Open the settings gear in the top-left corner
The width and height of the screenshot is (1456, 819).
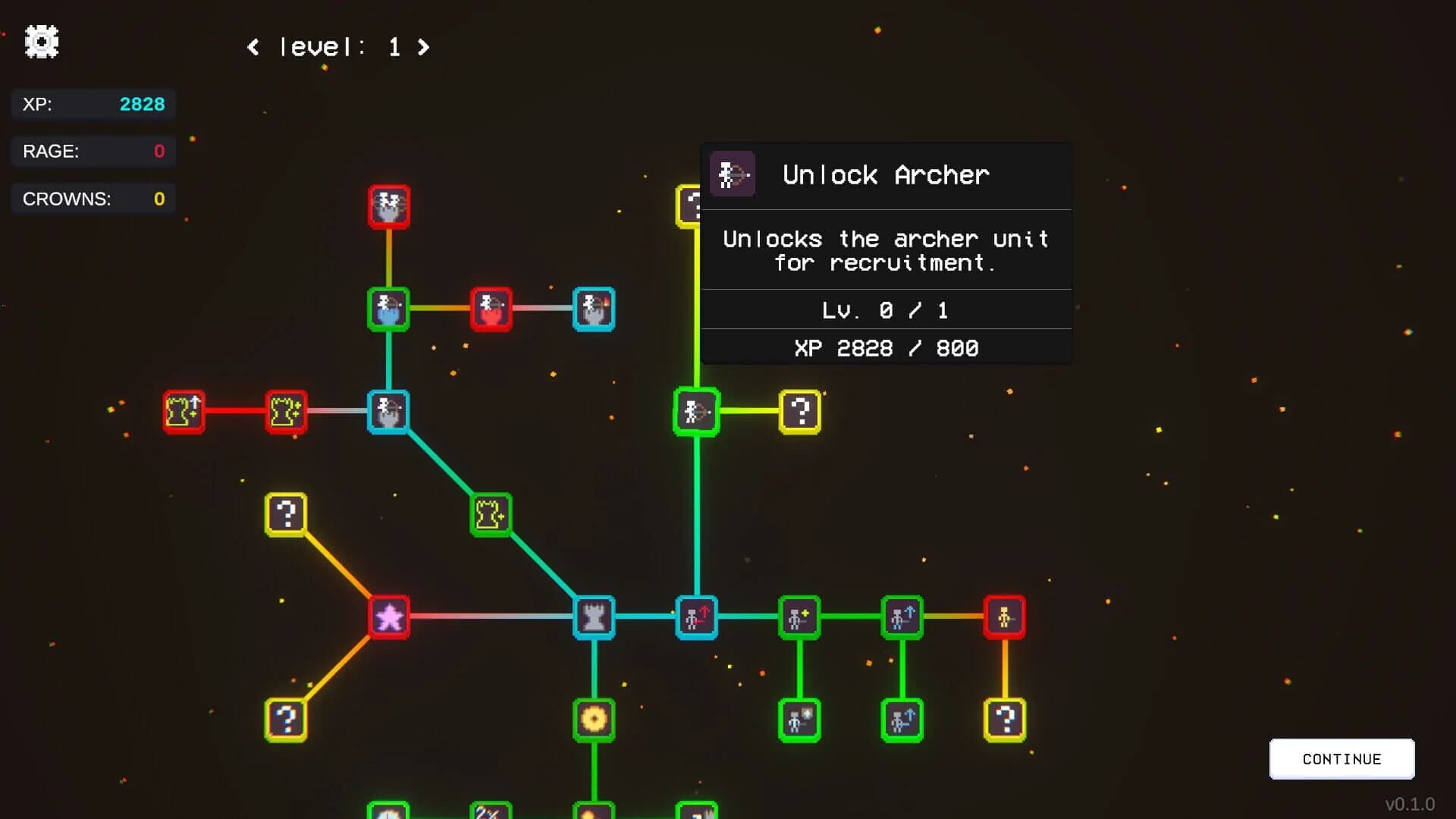[x=42, y=42]
